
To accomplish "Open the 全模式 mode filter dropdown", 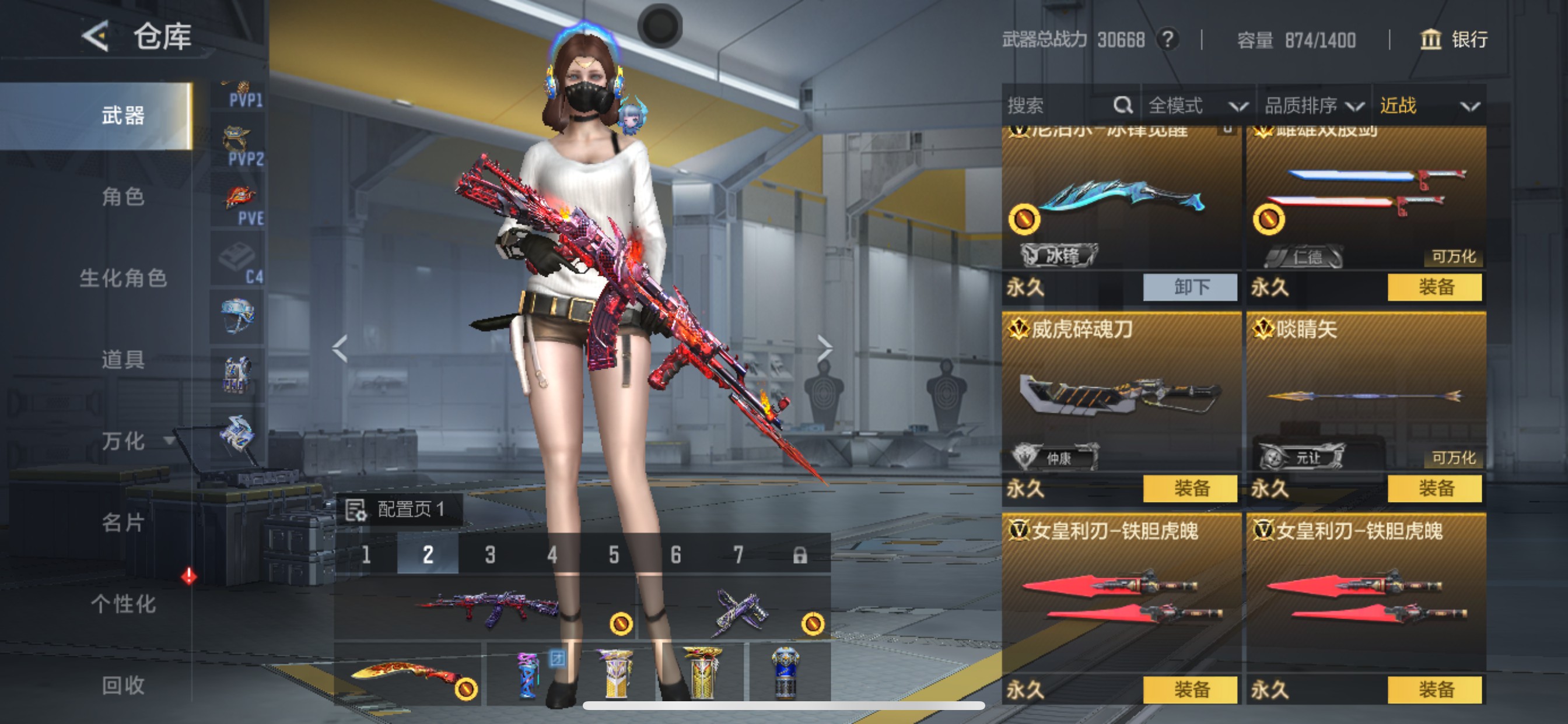I will (1200, 106).
